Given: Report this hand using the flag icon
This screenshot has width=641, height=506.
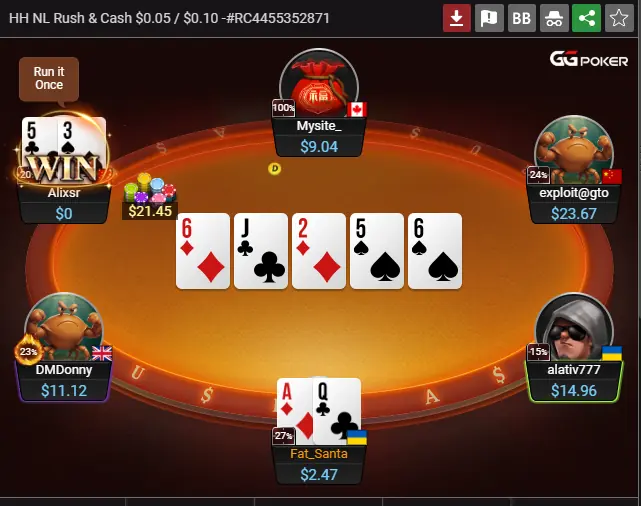Looking at the screenshot, I should (x=489, y=18).
